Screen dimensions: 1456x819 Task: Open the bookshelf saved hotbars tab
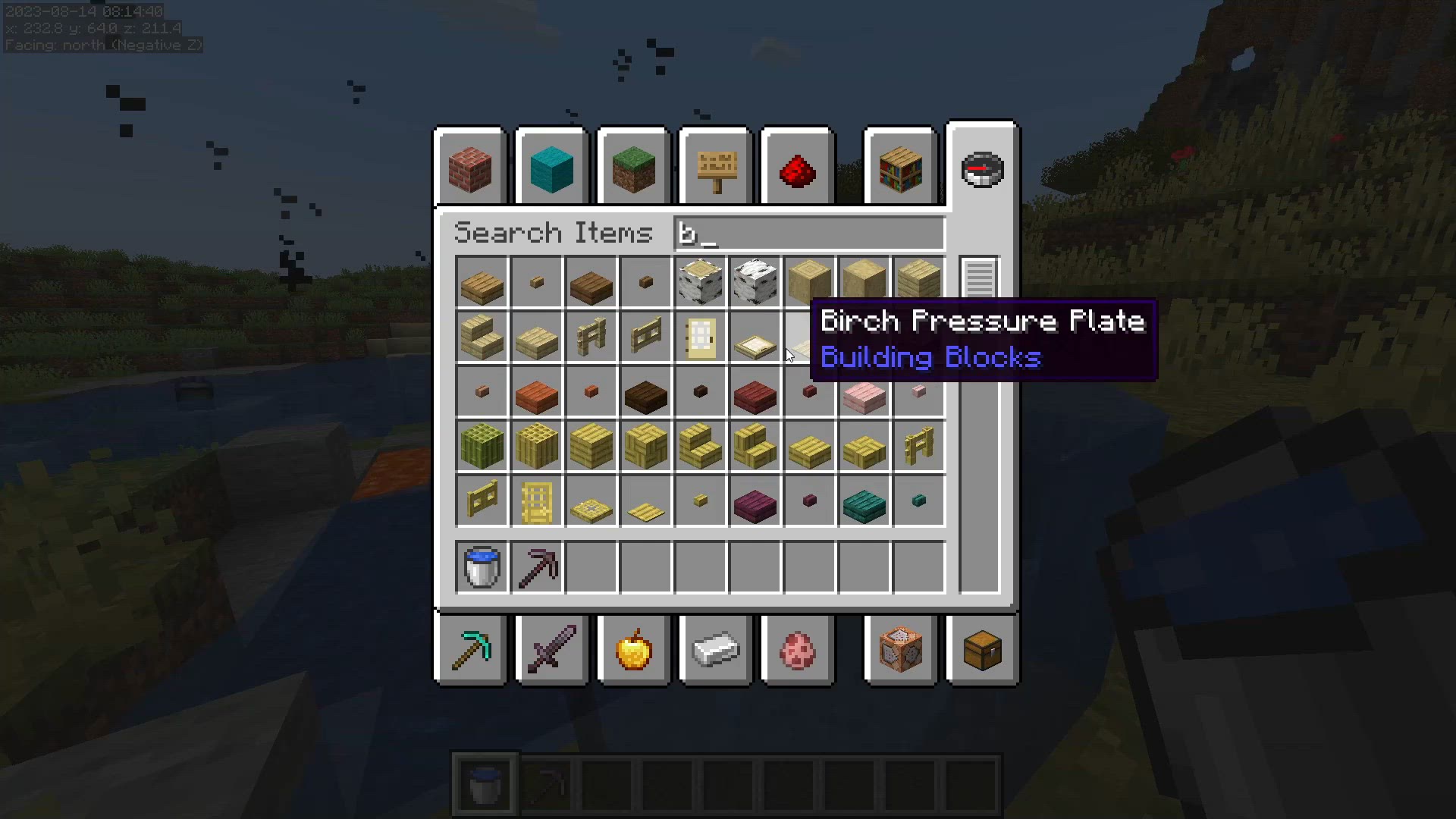click(x=901, y=168)
